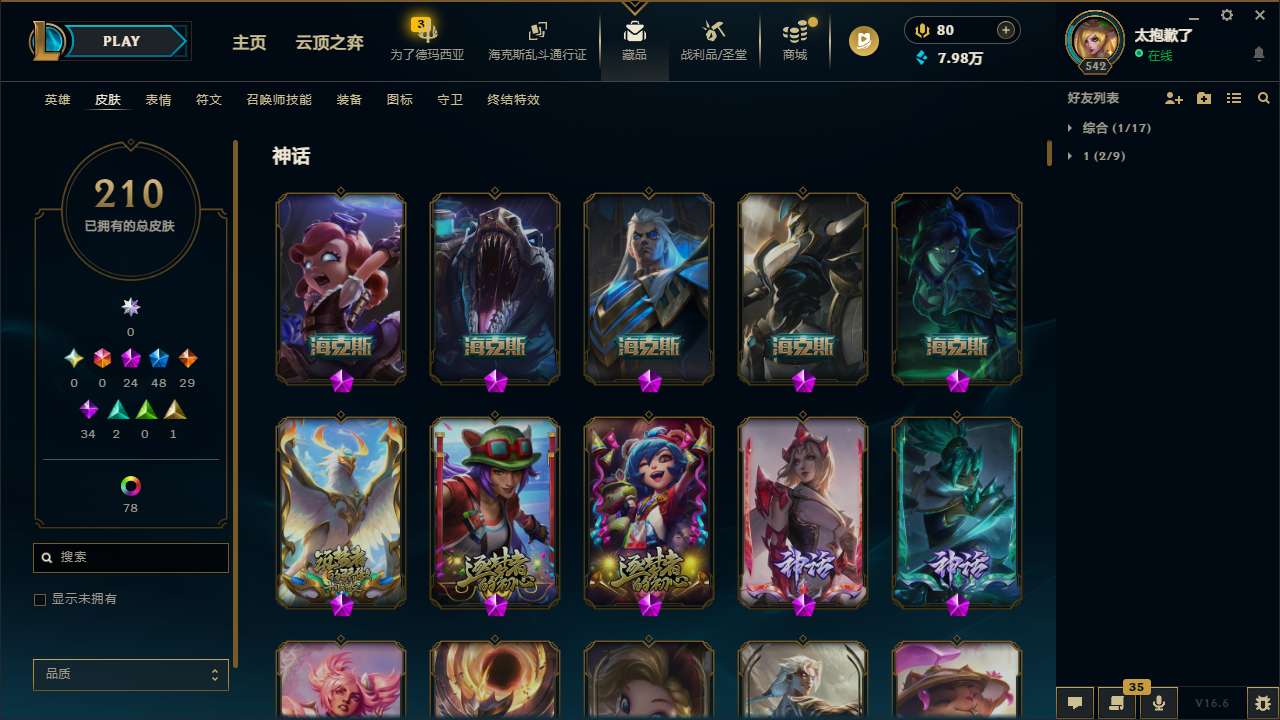Open the chat bubble icon
This screenshot has height=720, width=1280.
click(1073, 703)
